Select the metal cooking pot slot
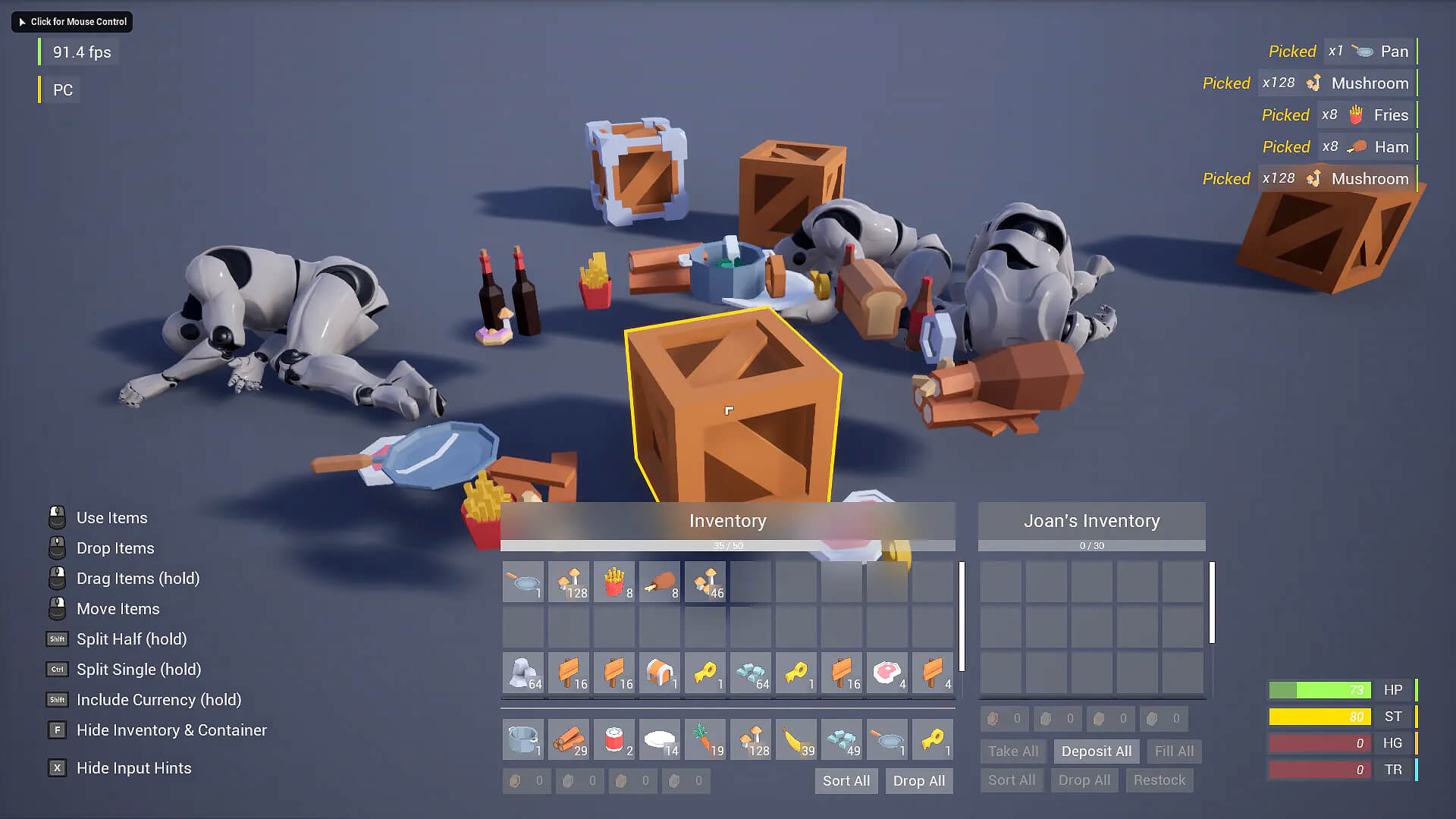Screen dimensions: 1456x819 523,739
